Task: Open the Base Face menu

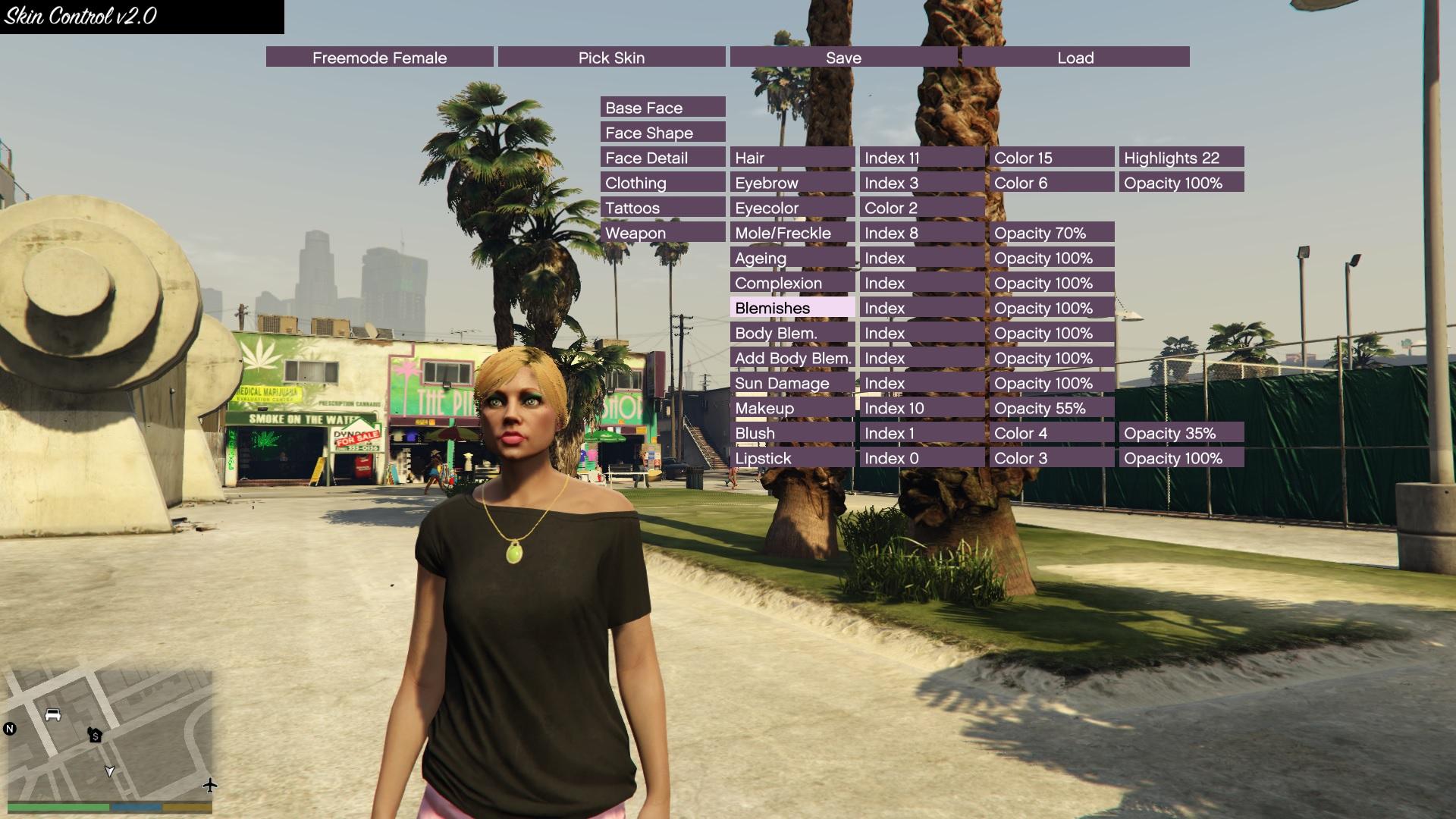Action: 663,108
